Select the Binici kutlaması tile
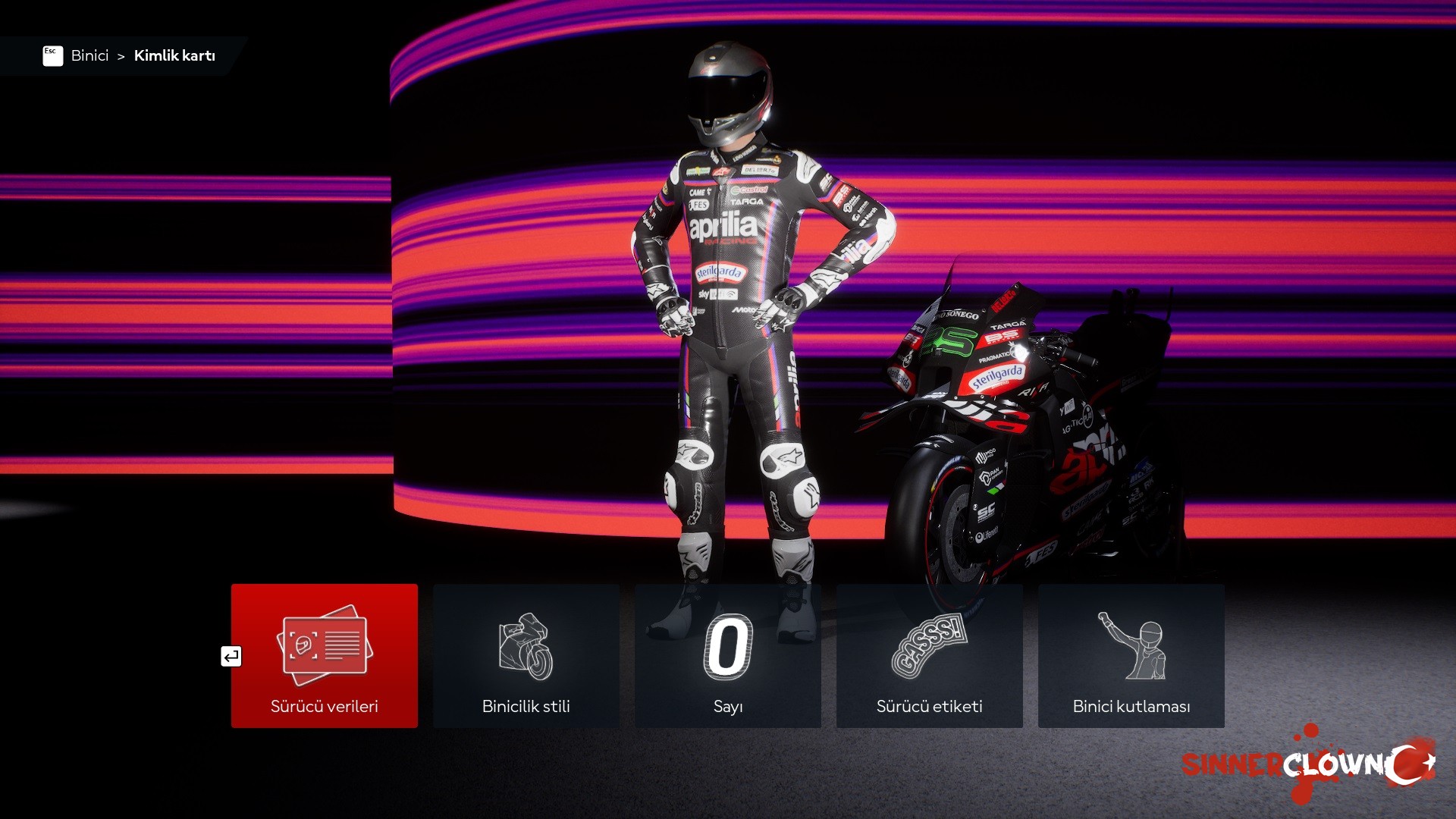 [x=1131, y=655]
